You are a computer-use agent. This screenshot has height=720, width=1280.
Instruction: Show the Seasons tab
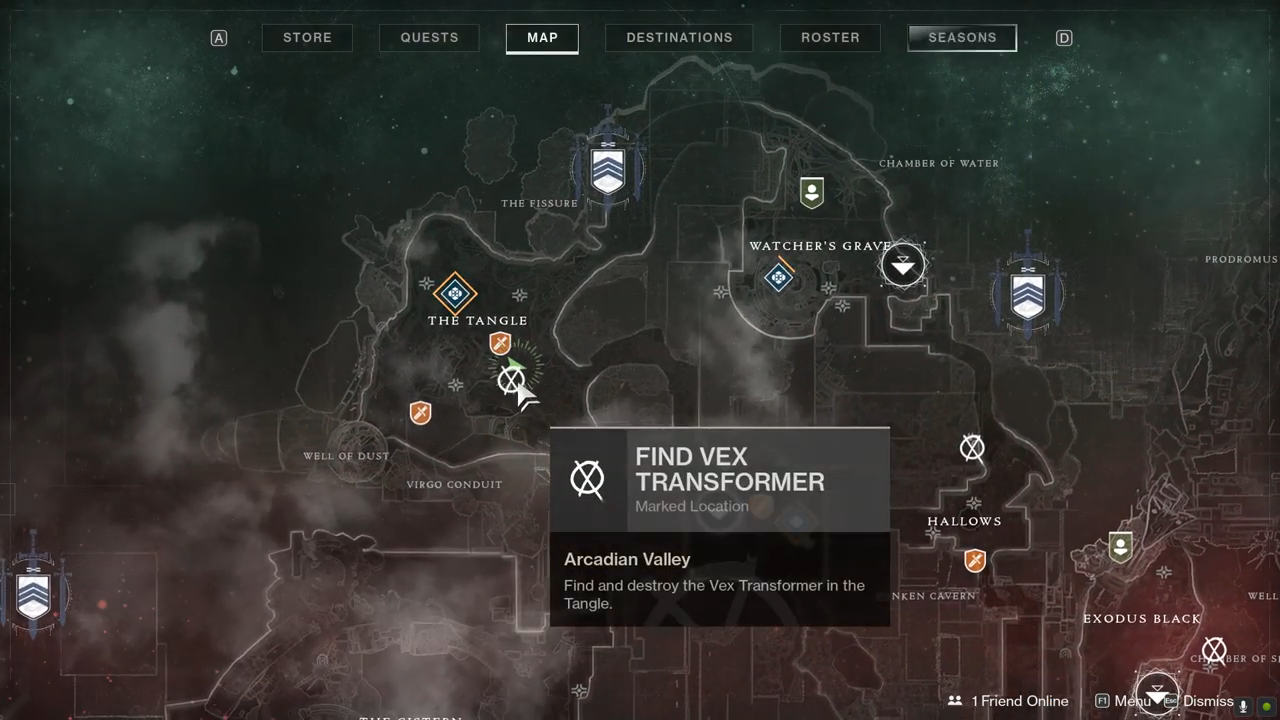click(962, 38)
